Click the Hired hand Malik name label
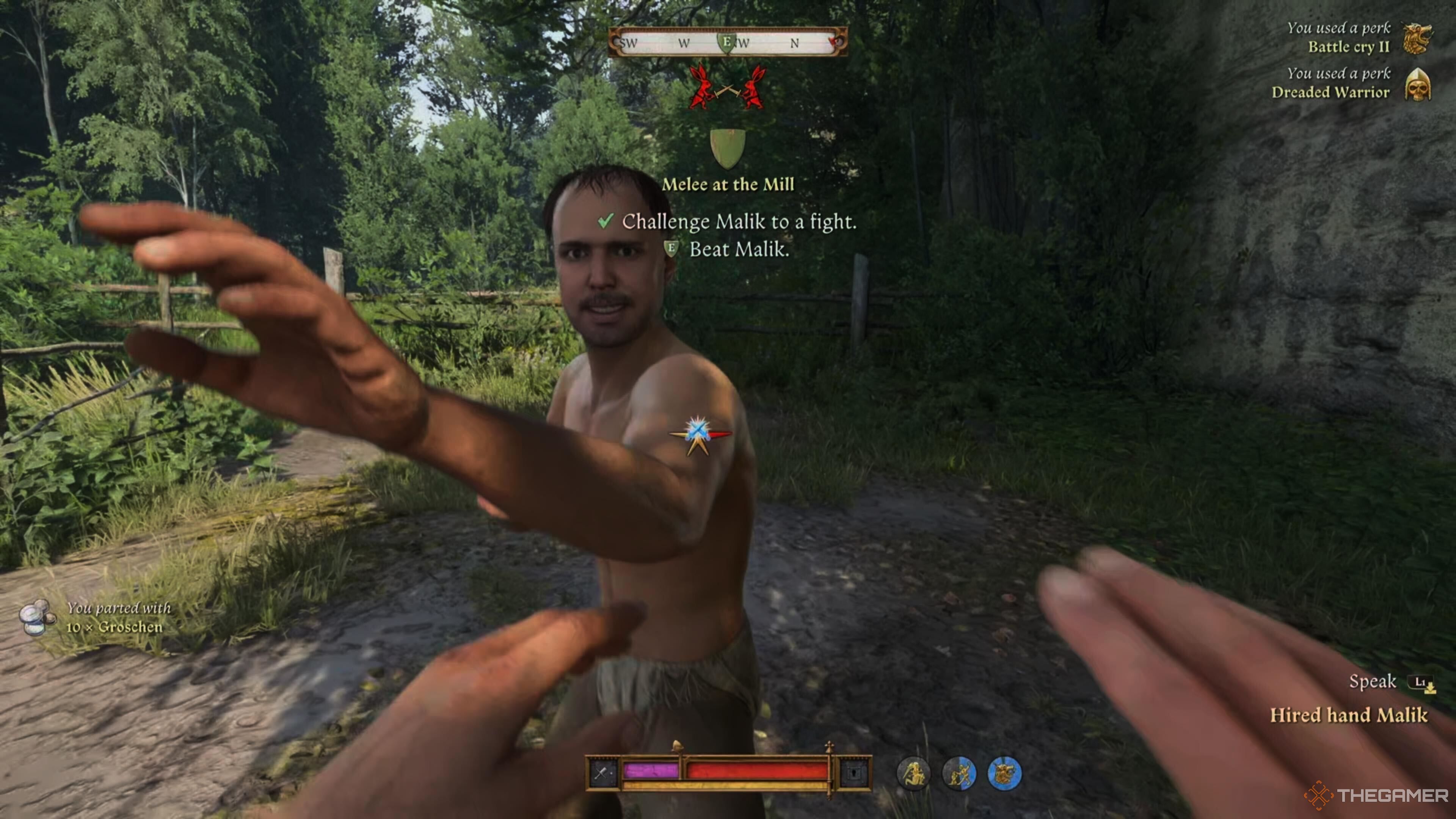1456x819 pixels. point(1349,715)
